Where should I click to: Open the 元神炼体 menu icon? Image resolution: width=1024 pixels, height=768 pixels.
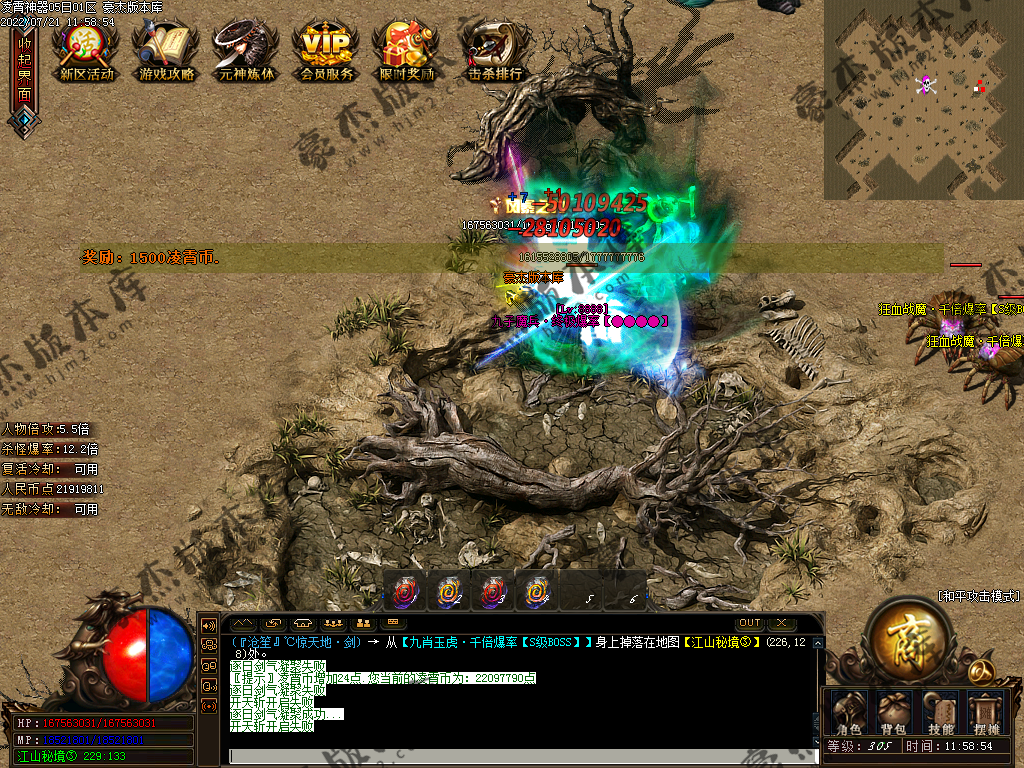pyautogui.click(x=246, y=49)
